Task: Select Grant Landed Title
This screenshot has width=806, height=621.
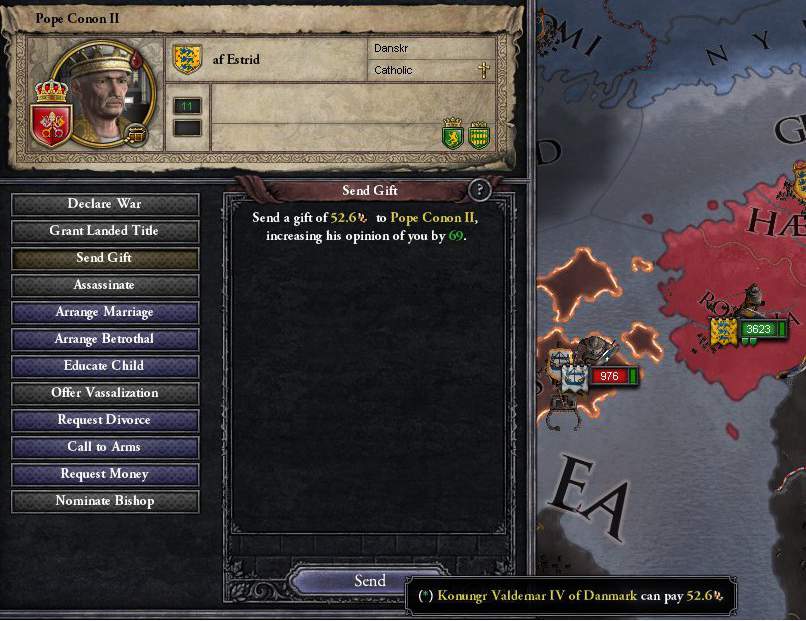Action: pos(105,231)
